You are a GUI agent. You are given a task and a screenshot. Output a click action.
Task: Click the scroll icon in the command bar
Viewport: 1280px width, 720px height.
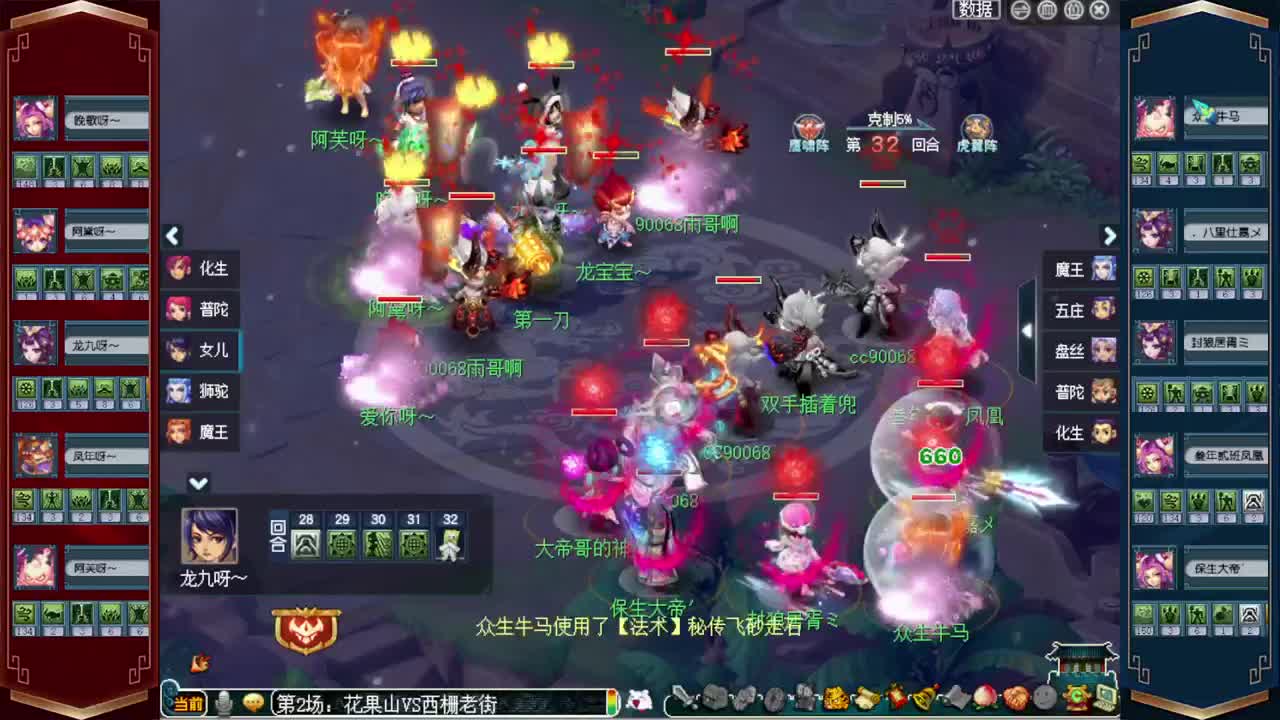click(x=865, y=699)
